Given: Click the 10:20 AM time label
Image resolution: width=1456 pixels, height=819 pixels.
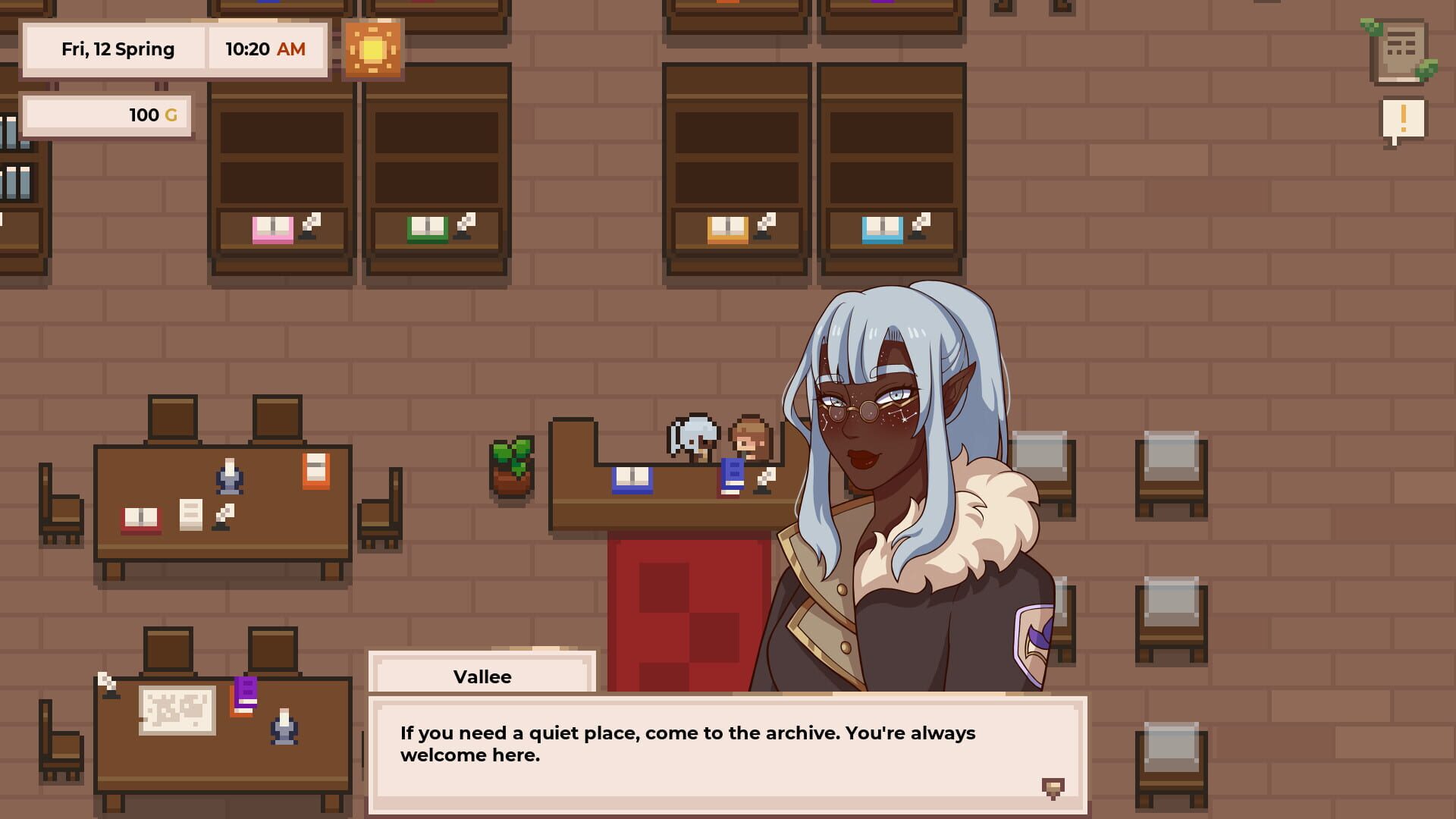Looking at the screenshot, I should pyautogui.click(x=266, y=49).
